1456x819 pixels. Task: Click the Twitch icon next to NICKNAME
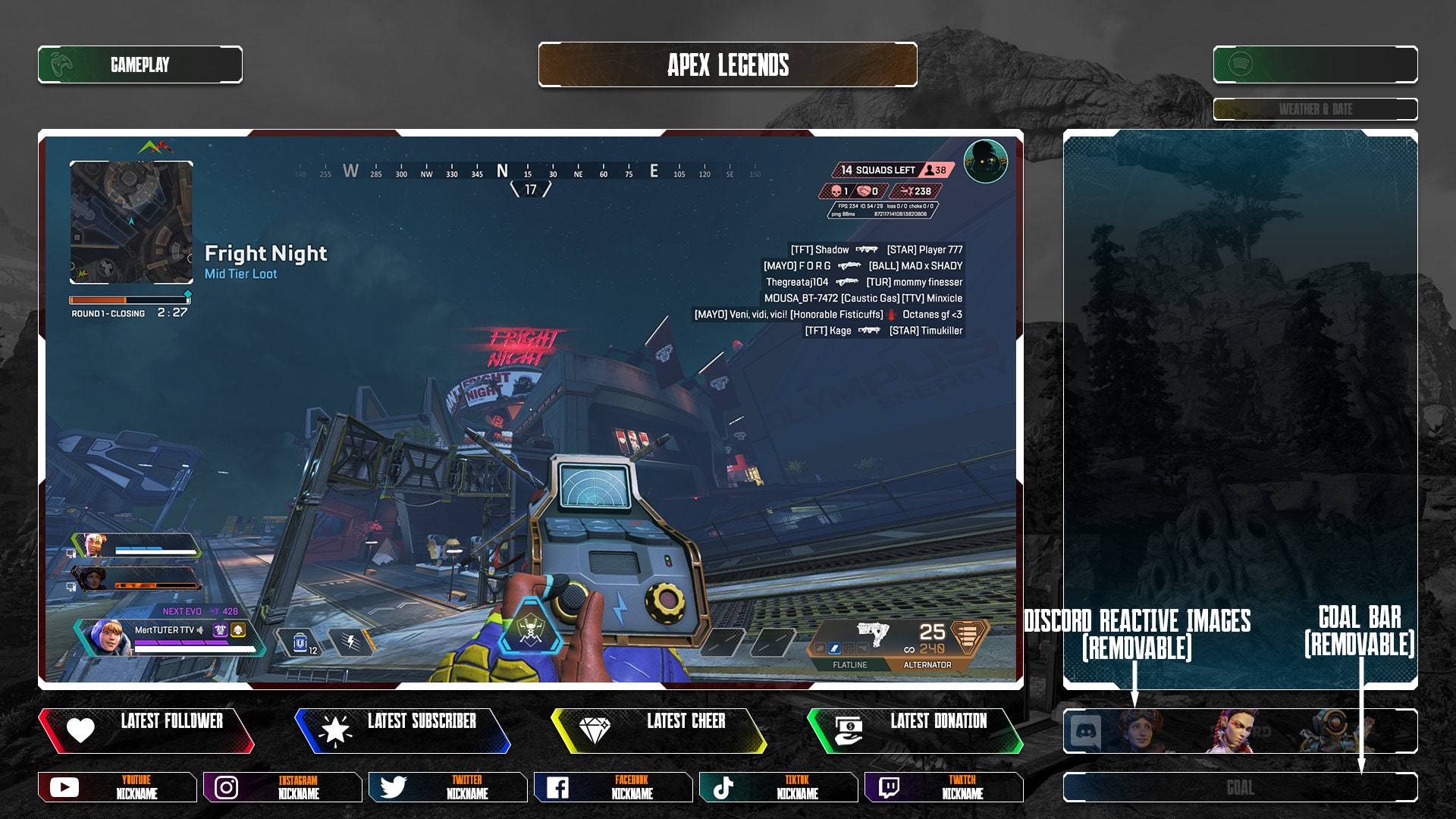(890, 787)
